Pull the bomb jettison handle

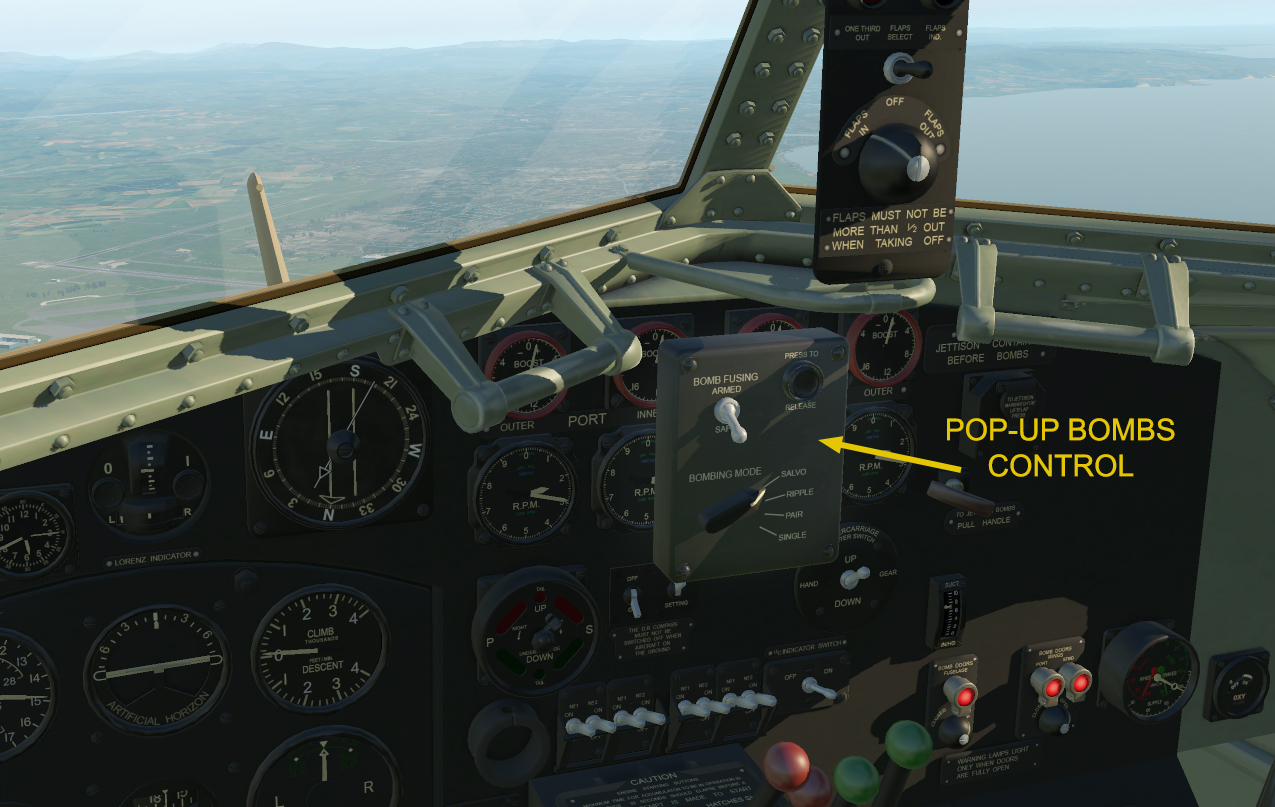click(958, 495)
